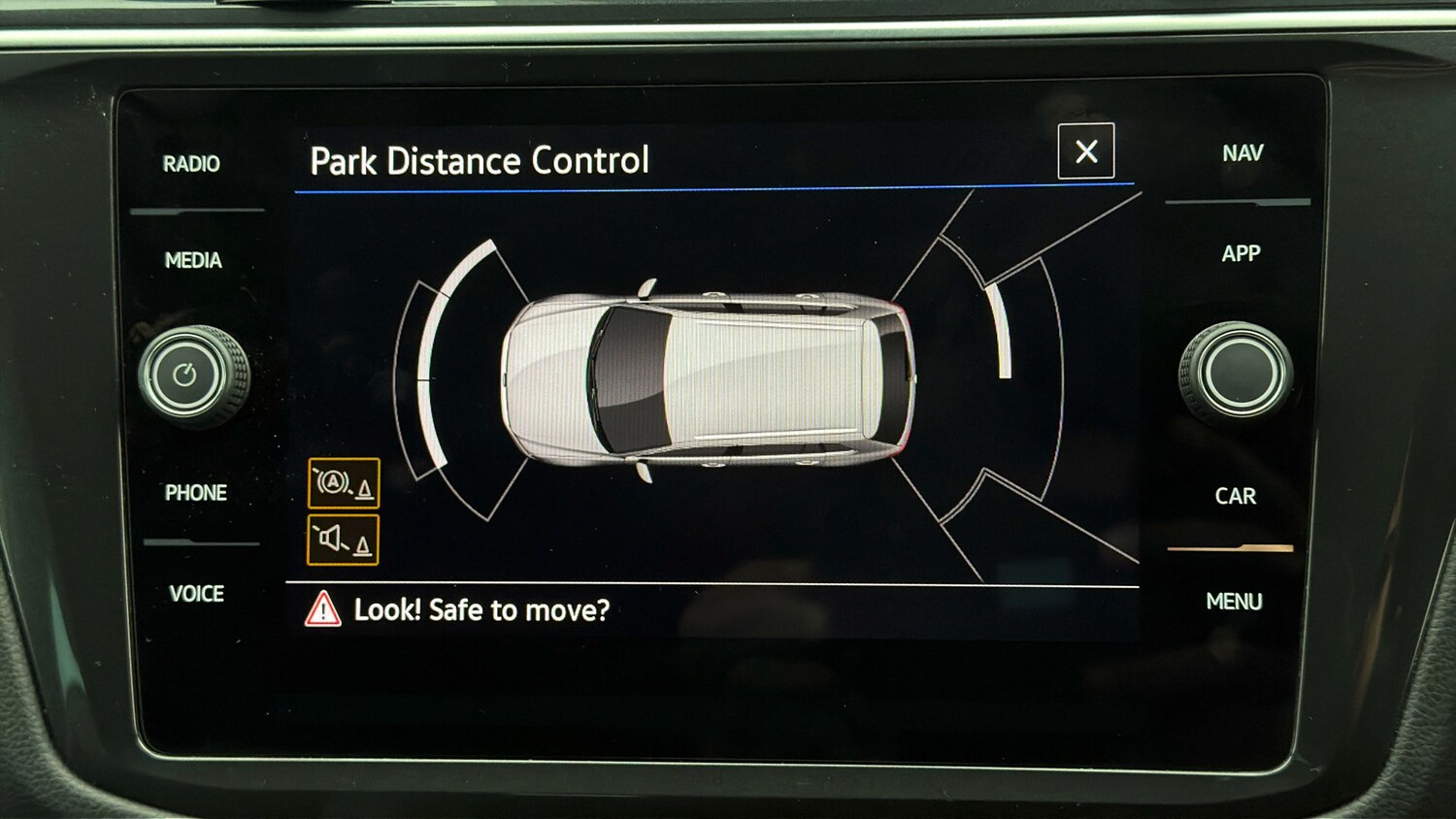The height and width of the screenshot is (819, 1456).
Task: Mute the parking sensor warning sound
Action: coord(343,540)
